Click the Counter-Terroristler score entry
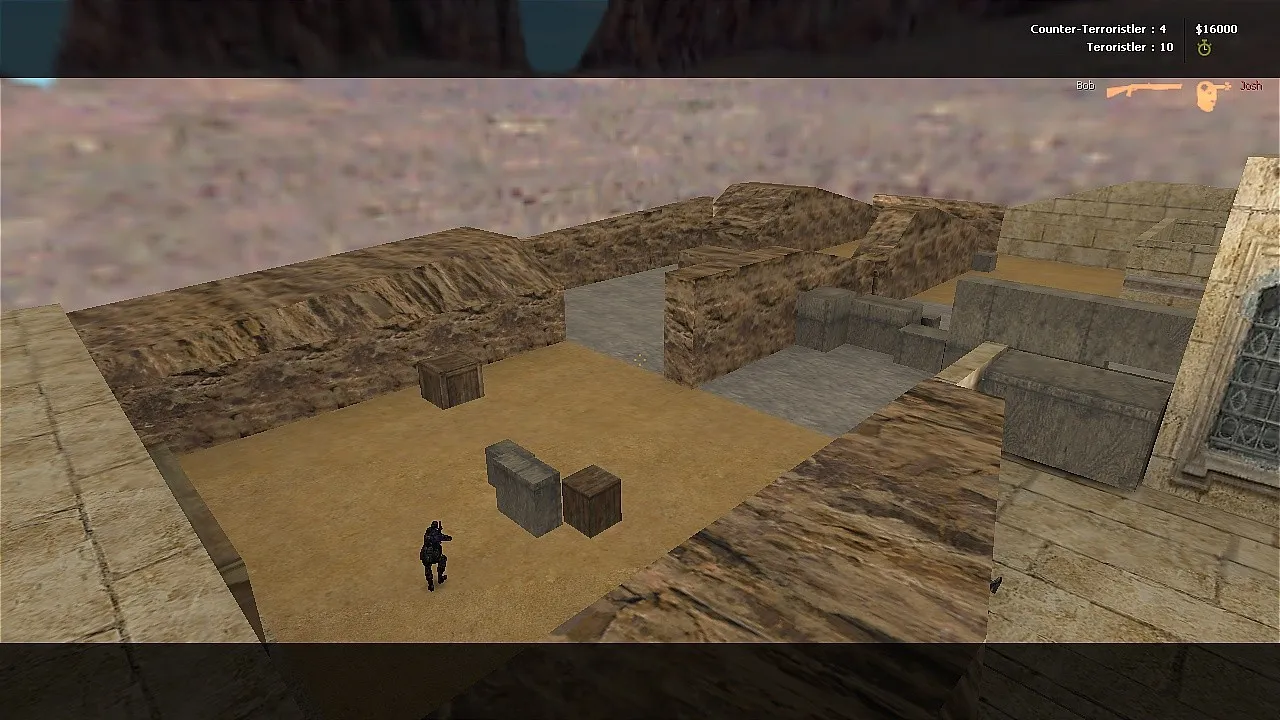 tap(1095, 29)
